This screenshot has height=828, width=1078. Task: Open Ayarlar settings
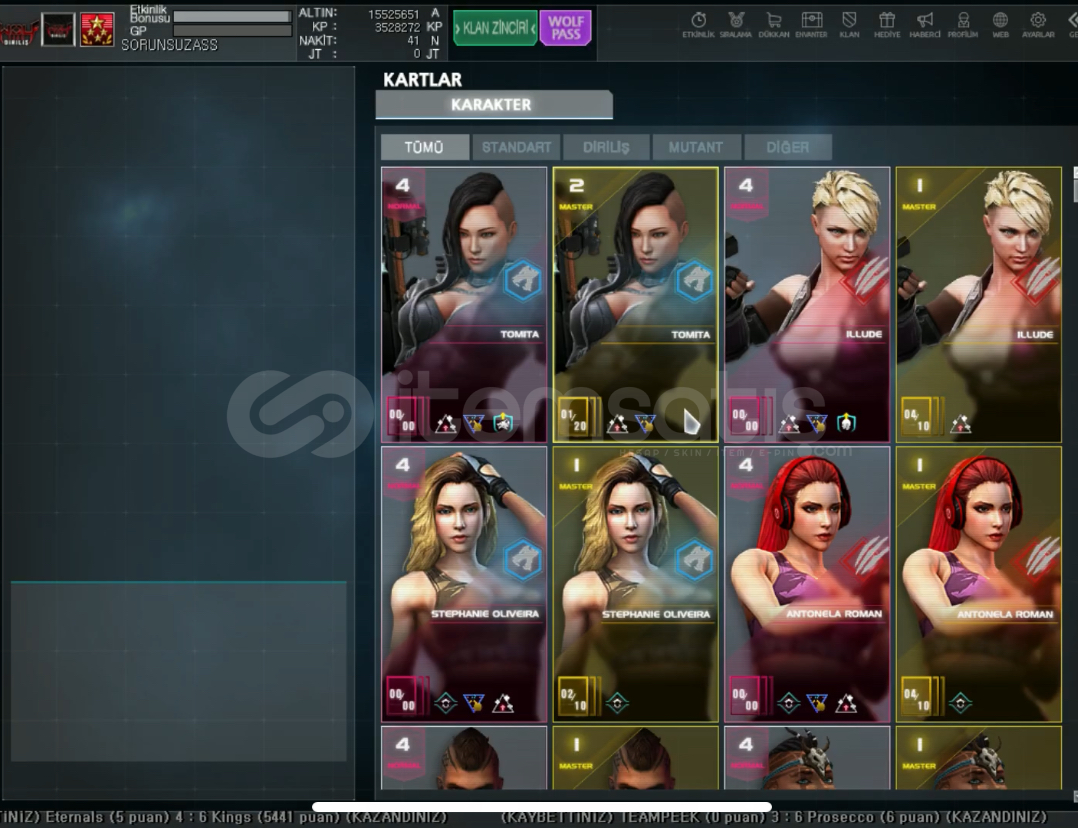click(1038, 24)
